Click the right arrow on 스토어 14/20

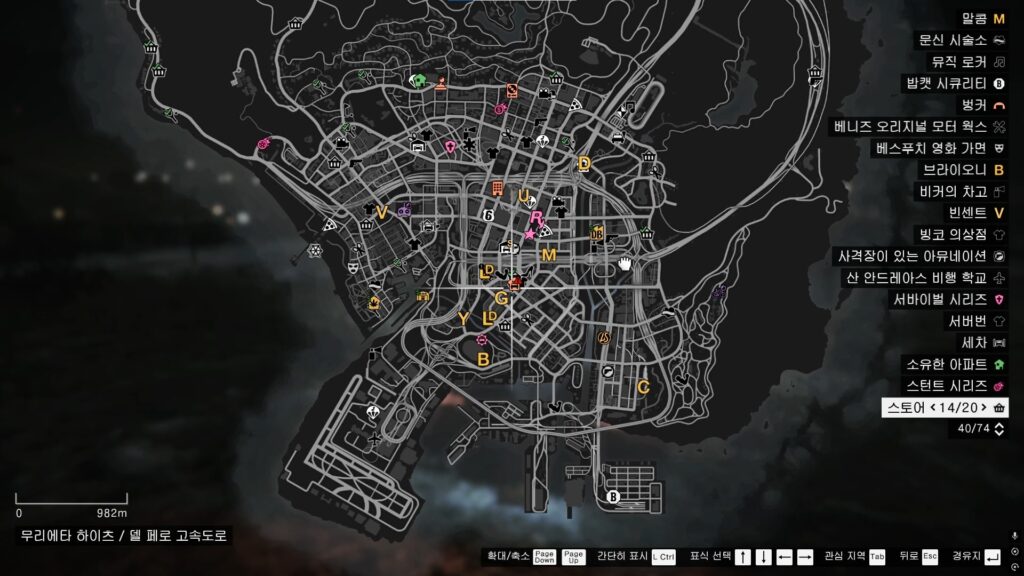pos(982,407)
